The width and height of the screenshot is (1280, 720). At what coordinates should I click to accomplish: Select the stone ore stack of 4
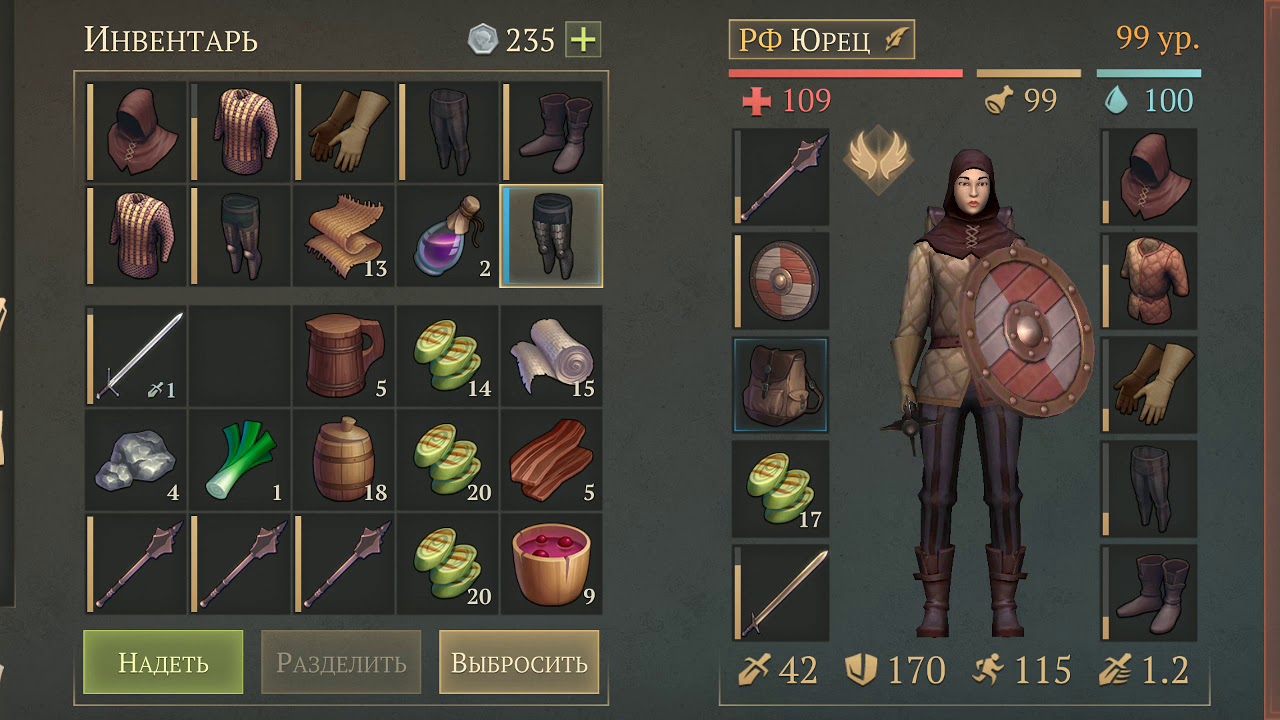point(136,460)
